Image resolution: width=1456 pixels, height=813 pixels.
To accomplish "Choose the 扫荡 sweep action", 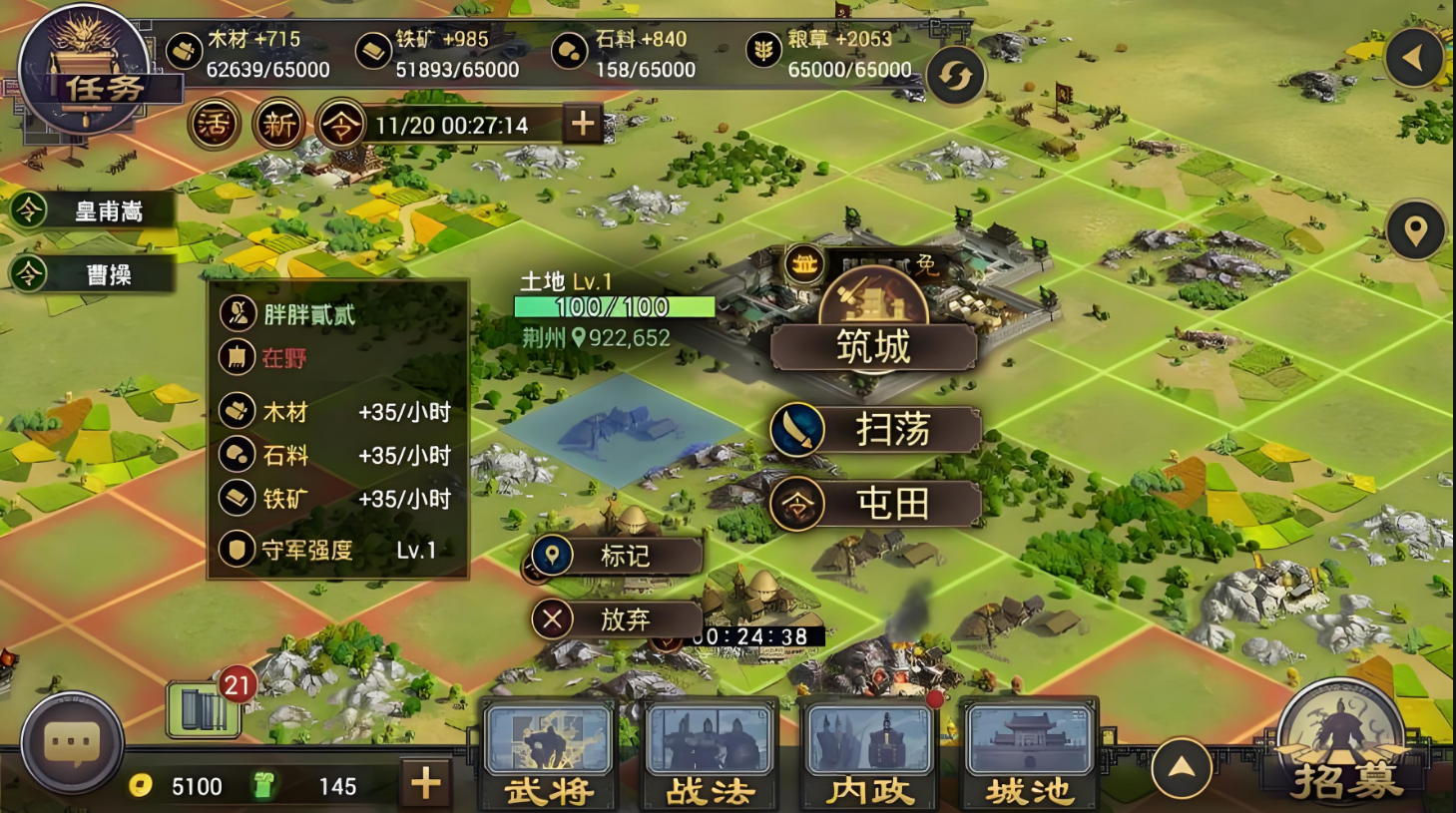I will click(x=876, y=430).
